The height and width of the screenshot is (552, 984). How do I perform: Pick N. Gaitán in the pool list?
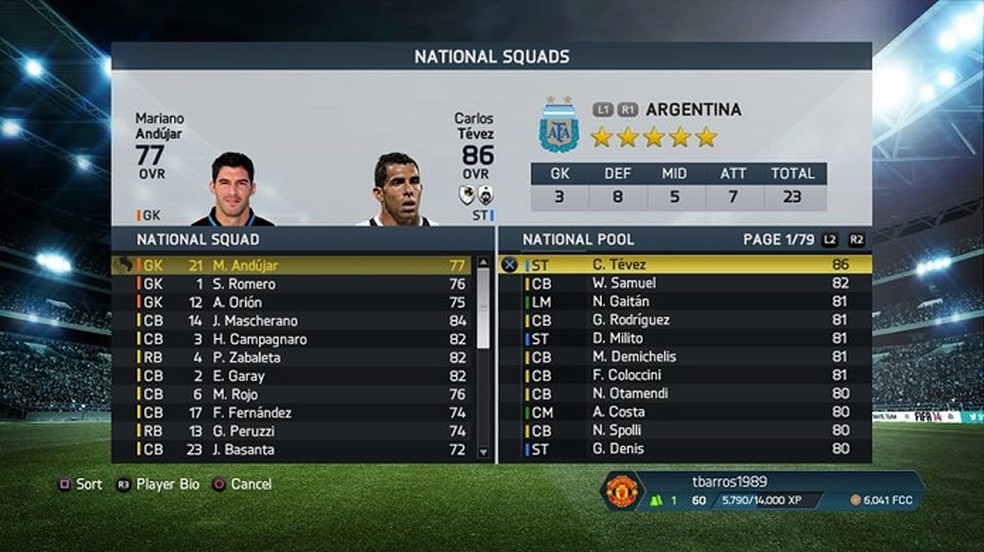[685, 301]
